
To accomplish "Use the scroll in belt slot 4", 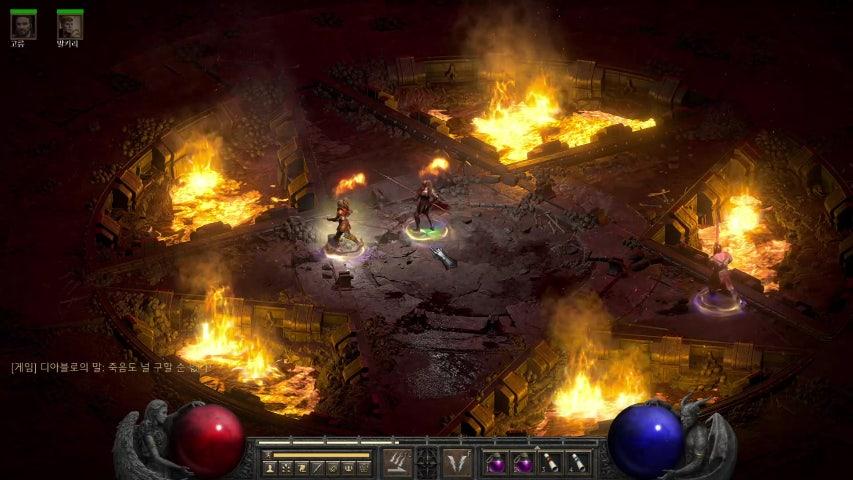I will tap(577, 463).
